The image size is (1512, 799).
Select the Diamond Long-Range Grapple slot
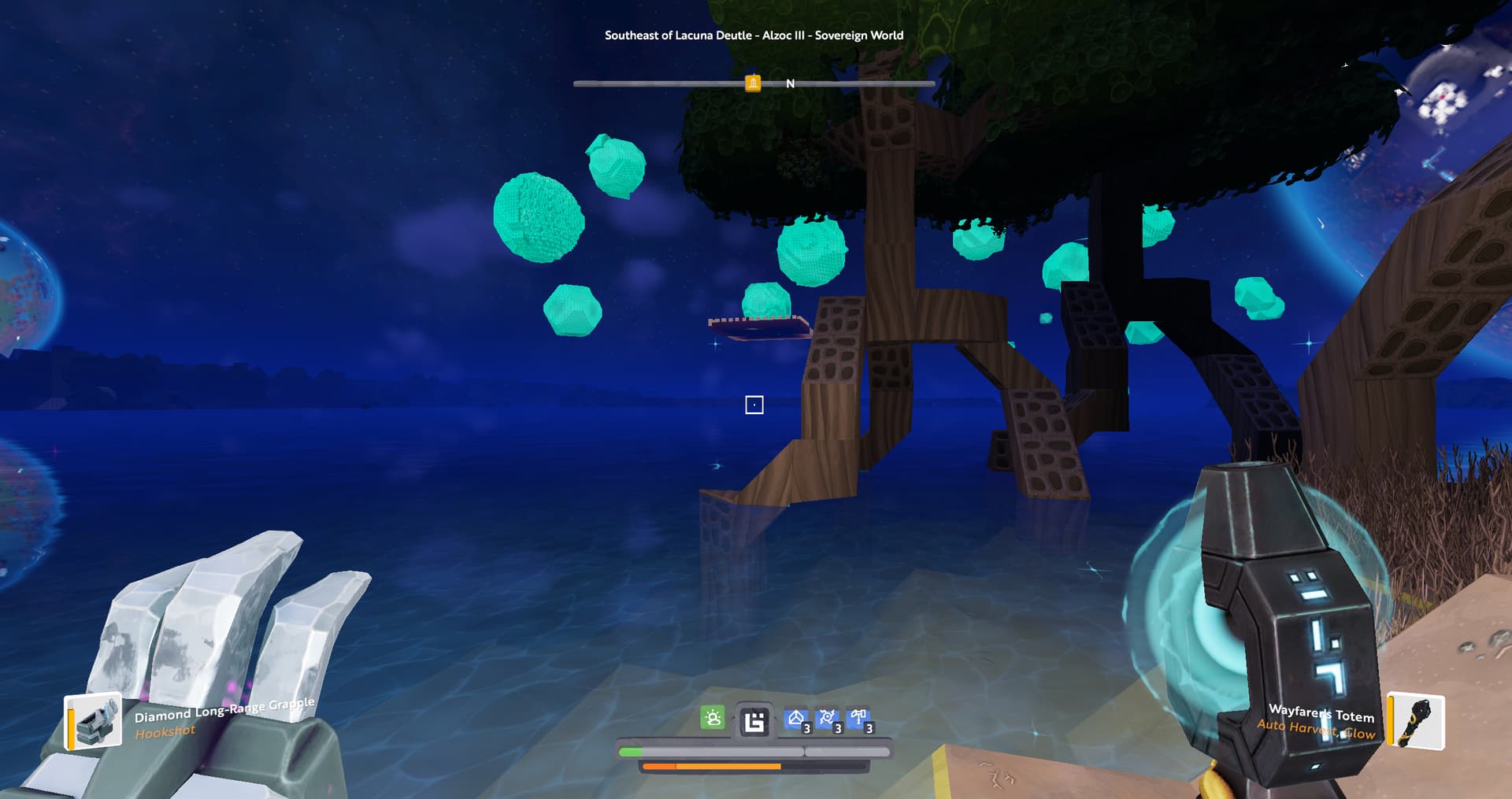(x=93, y=720)
